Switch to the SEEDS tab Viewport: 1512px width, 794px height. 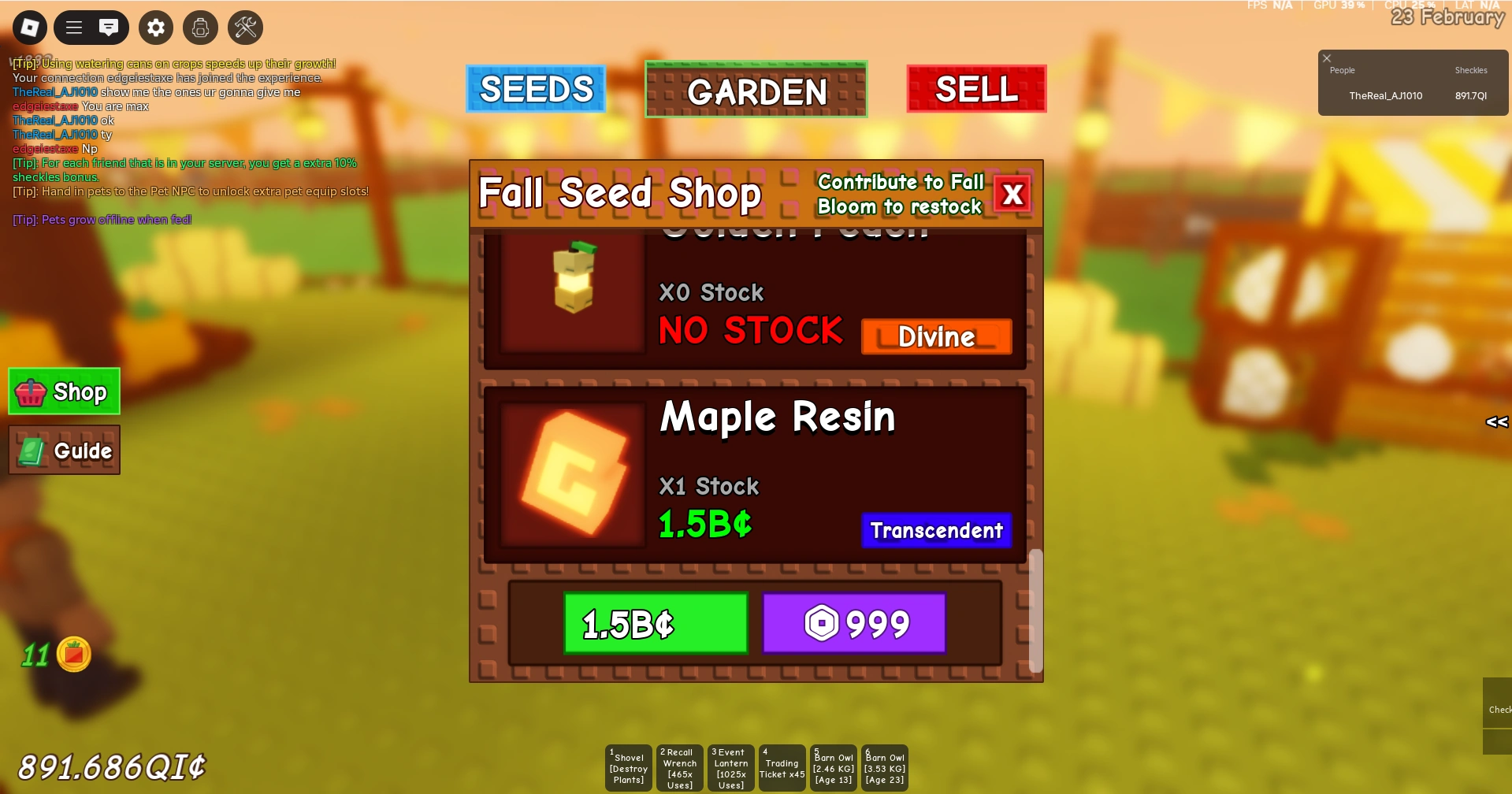[x=536, y=89]
